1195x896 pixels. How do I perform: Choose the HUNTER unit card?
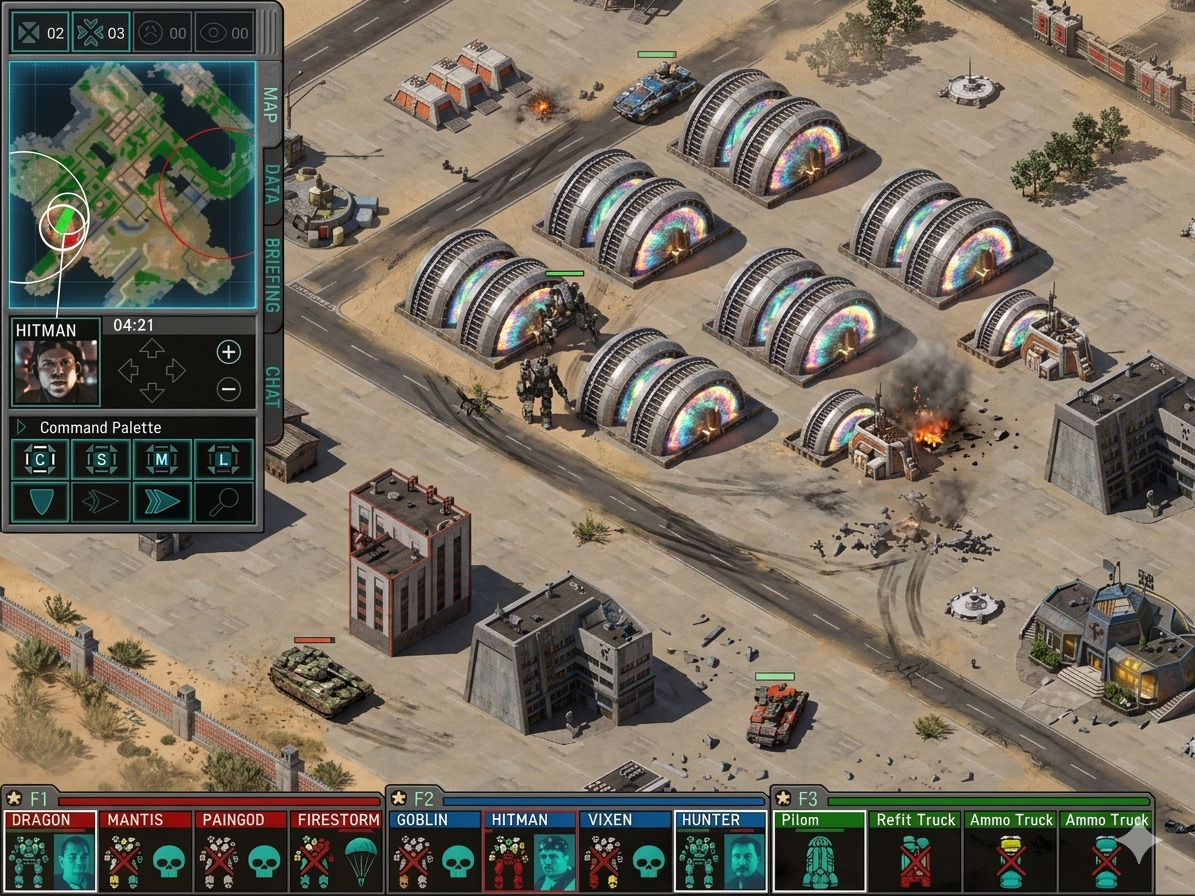point(720,850)
